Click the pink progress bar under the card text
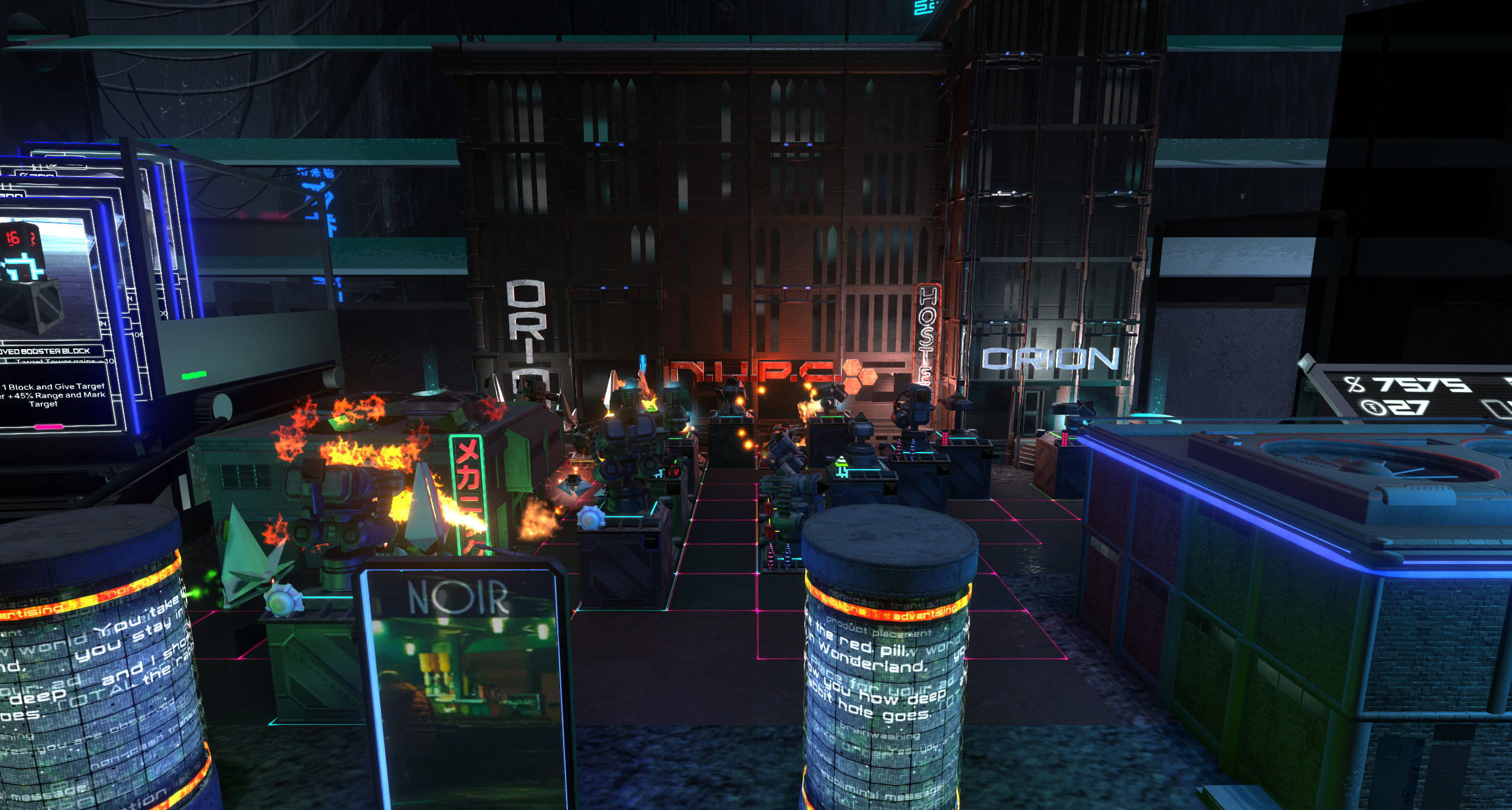 pos(50,427)
